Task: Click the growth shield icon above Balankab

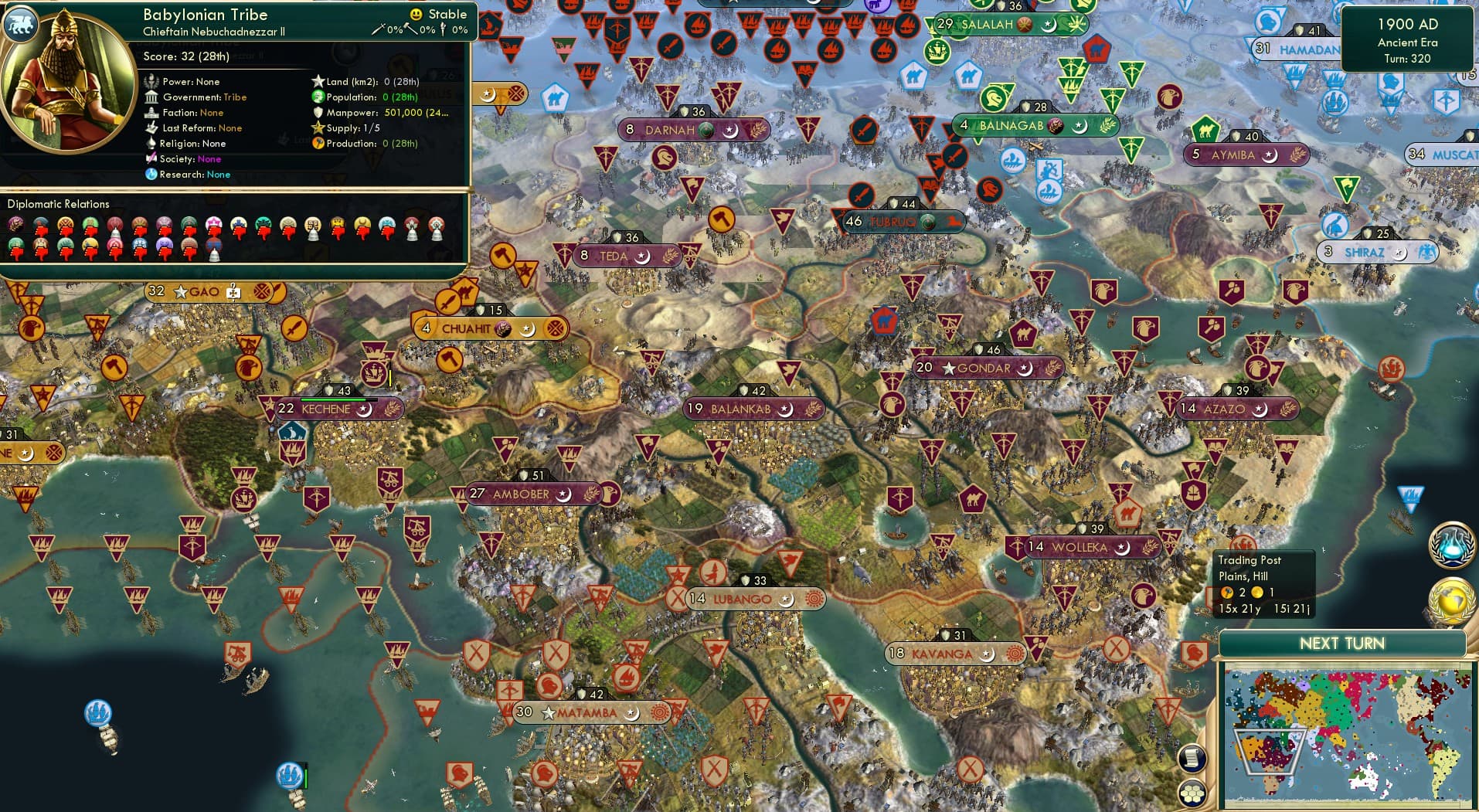Action: pyautogui.click(x=744, y=391)
